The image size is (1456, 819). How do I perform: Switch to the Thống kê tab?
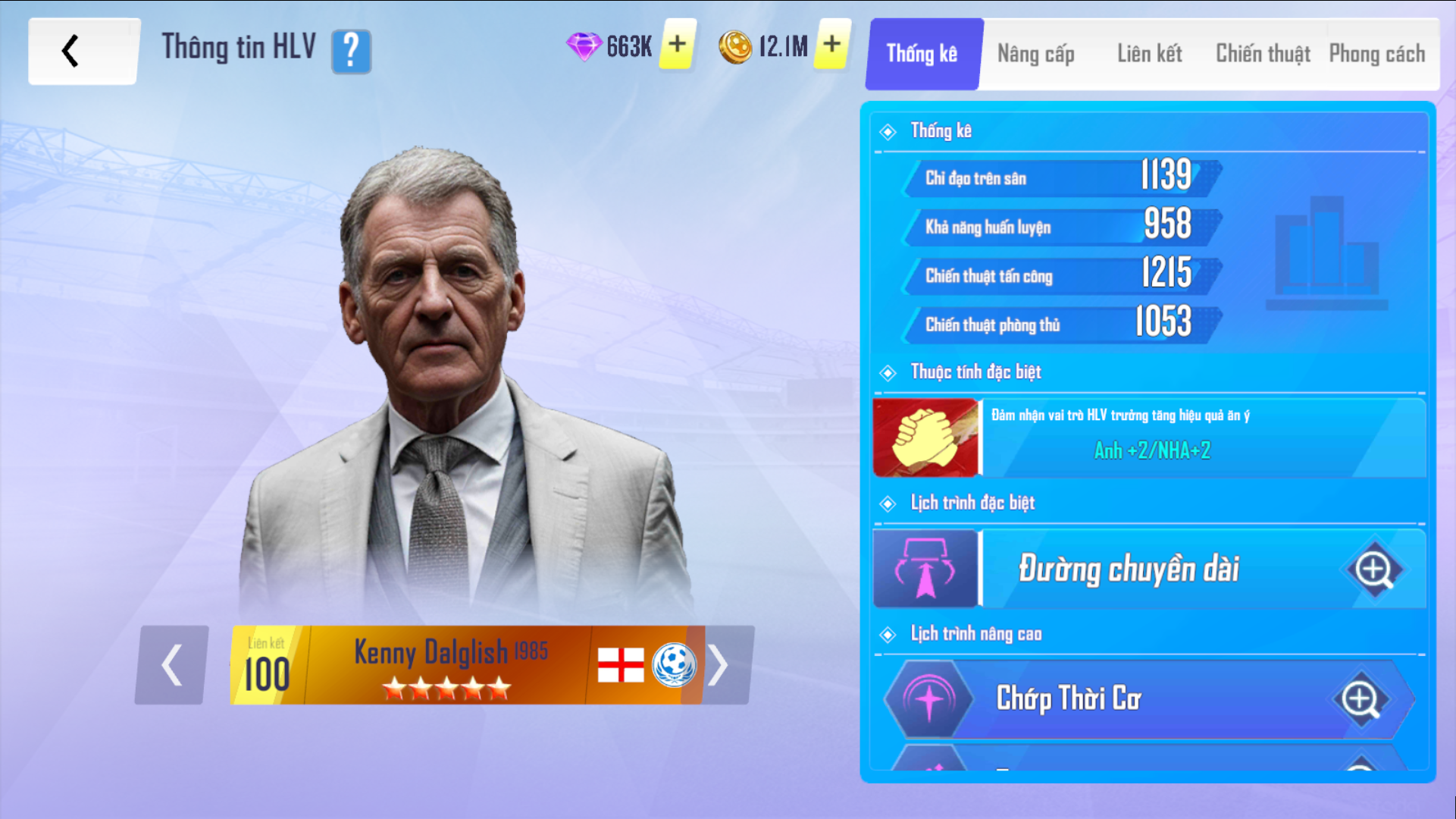(922, 54)
